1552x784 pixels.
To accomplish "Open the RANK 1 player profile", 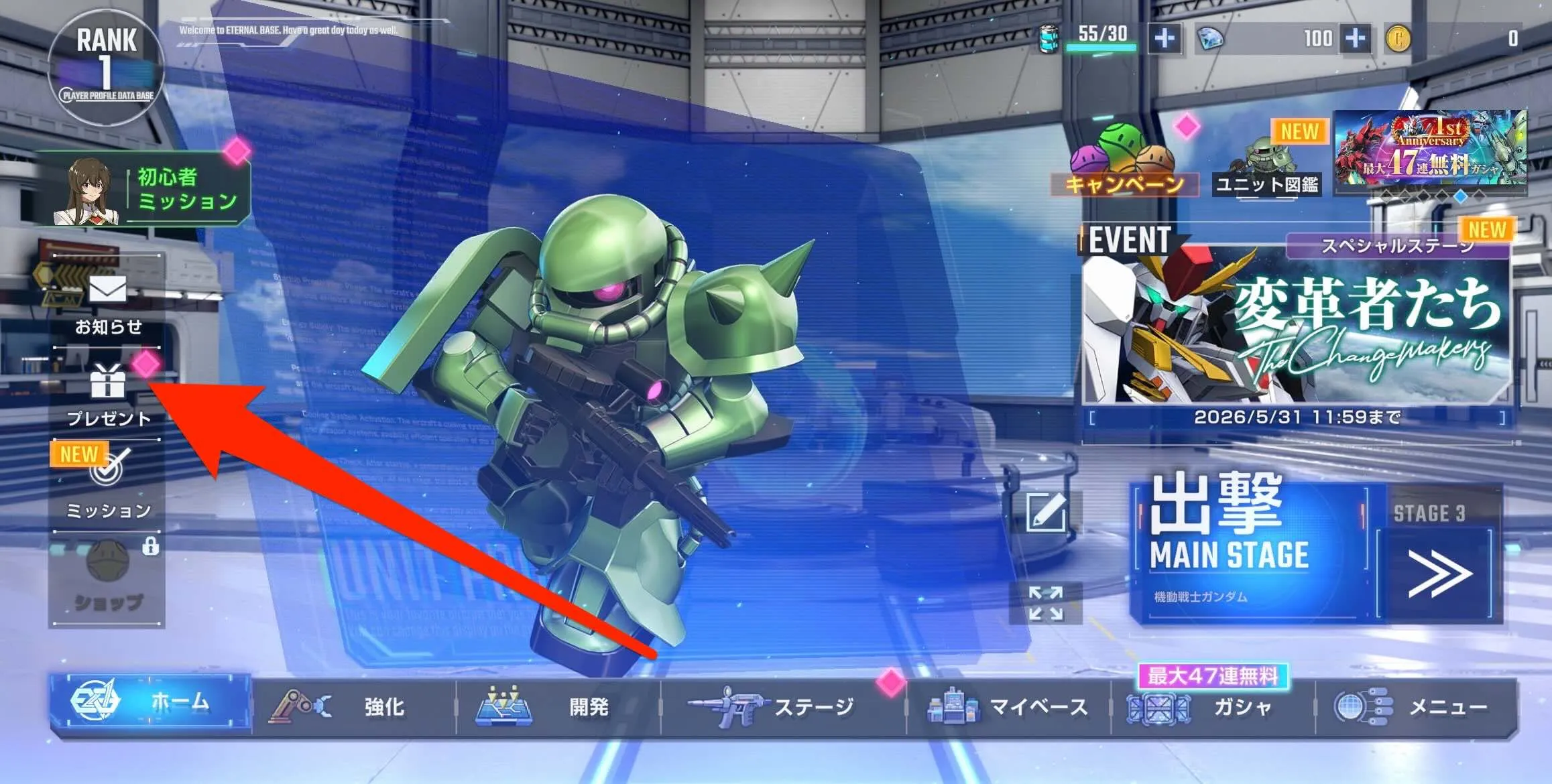I will click(x=107, y=64).
